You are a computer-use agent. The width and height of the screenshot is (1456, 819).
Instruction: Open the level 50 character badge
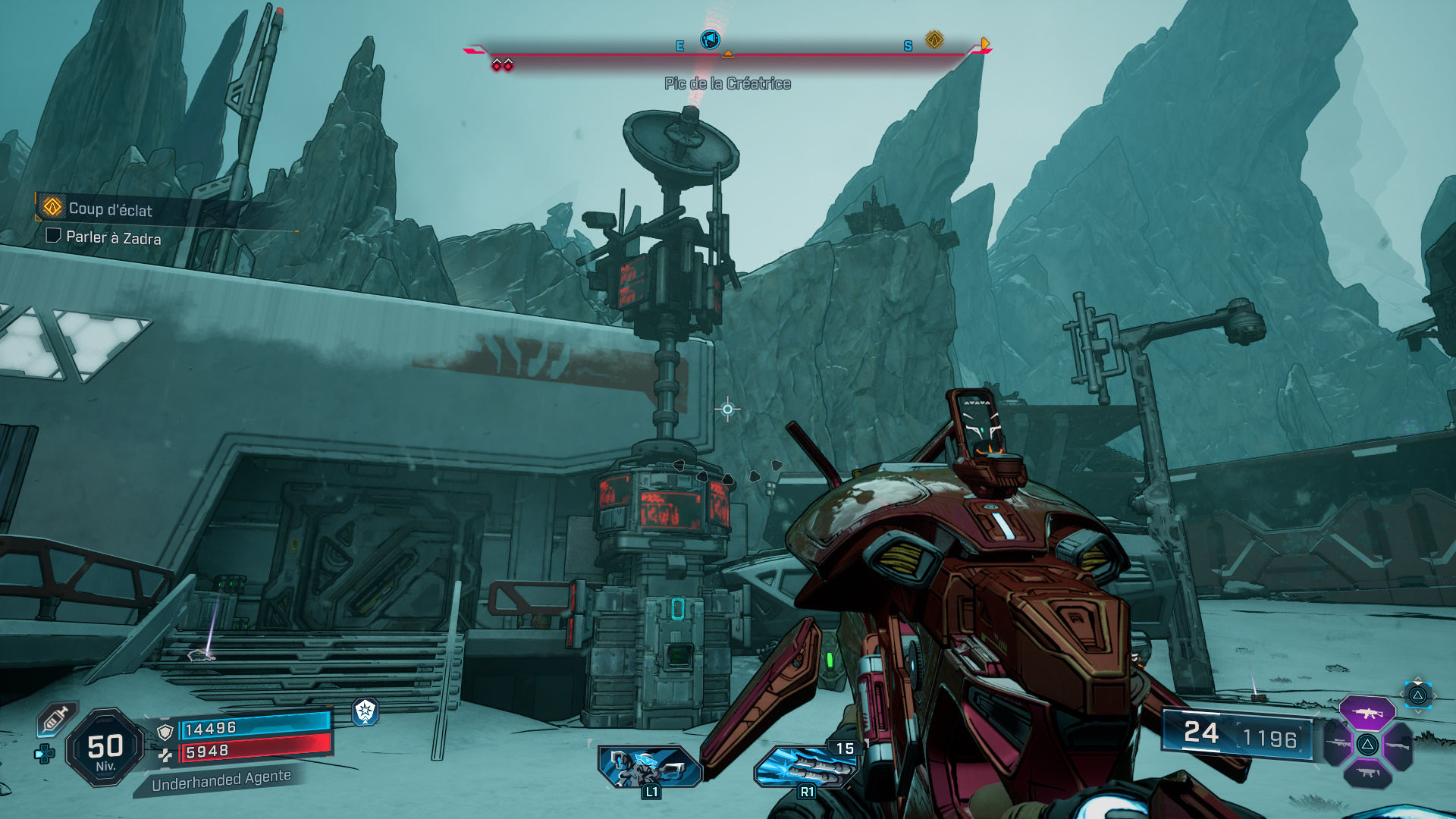pyautogui.click(x=105, y=748)
